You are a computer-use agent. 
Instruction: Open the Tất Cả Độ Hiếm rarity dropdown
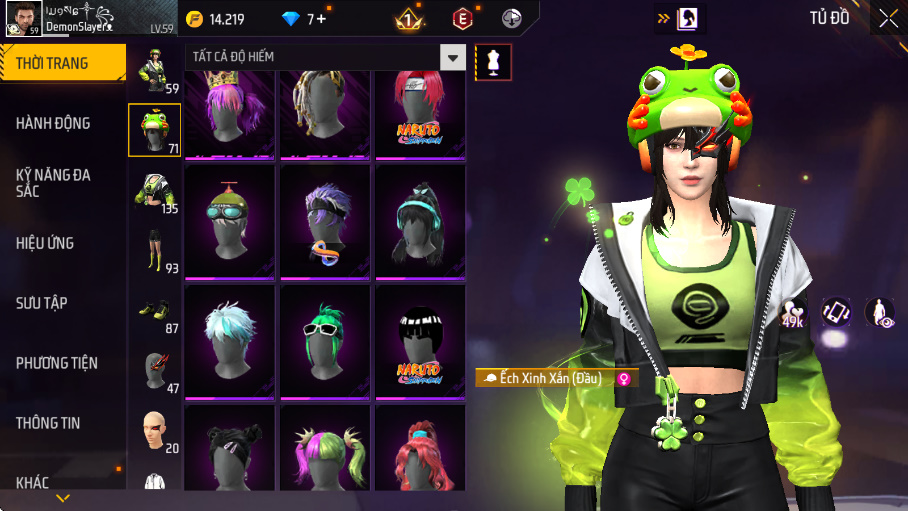[x=454, y=57]
